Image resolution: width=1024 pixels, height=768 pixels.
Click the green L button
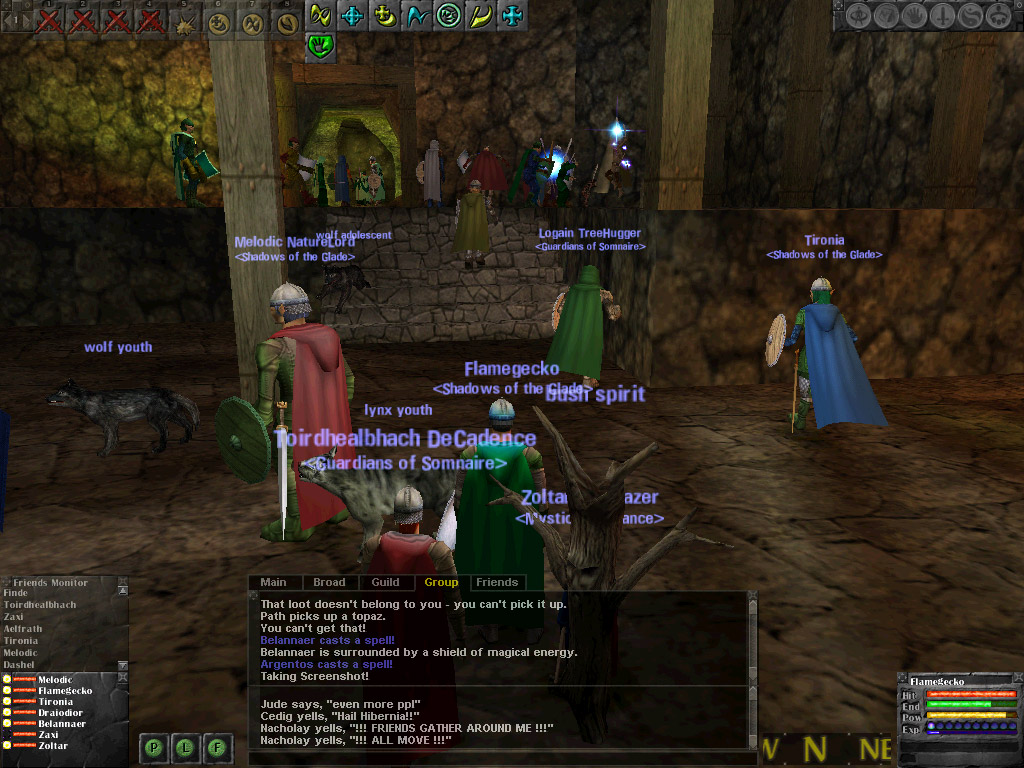(186, 746)
